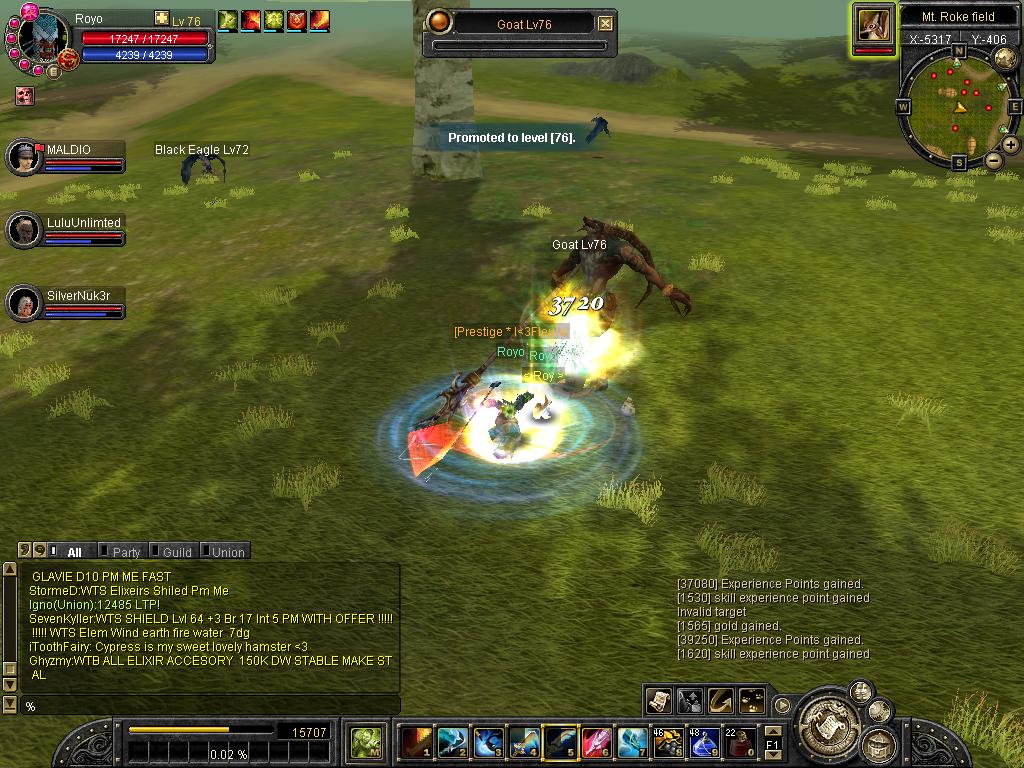The width and height of the screenshot is (1024, 768).
Task: Click the chat message input box
Action: pyautogui.click(x=210, y=706)
